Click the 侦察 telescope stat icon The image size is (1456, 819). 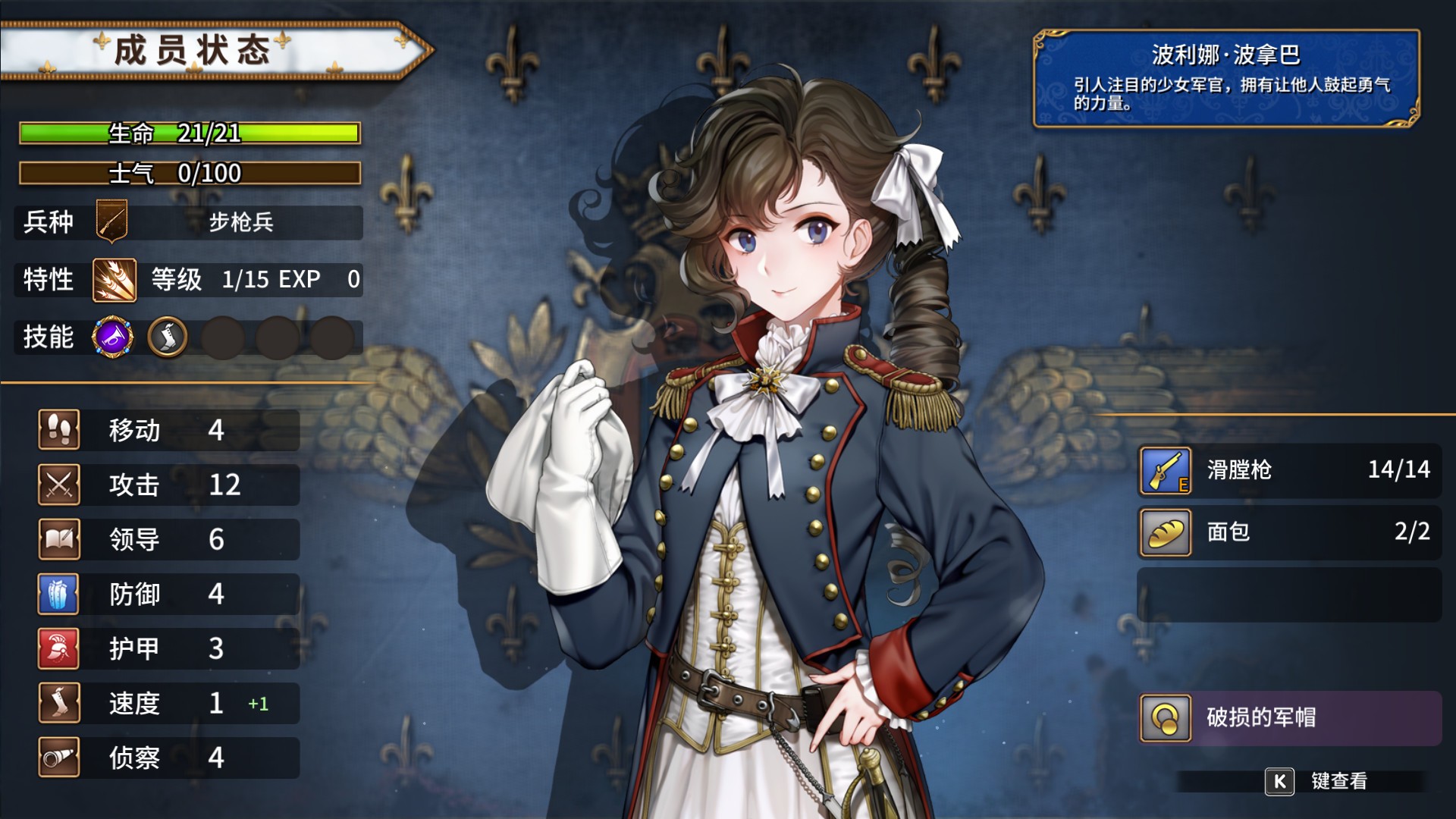tap(60, 758)
